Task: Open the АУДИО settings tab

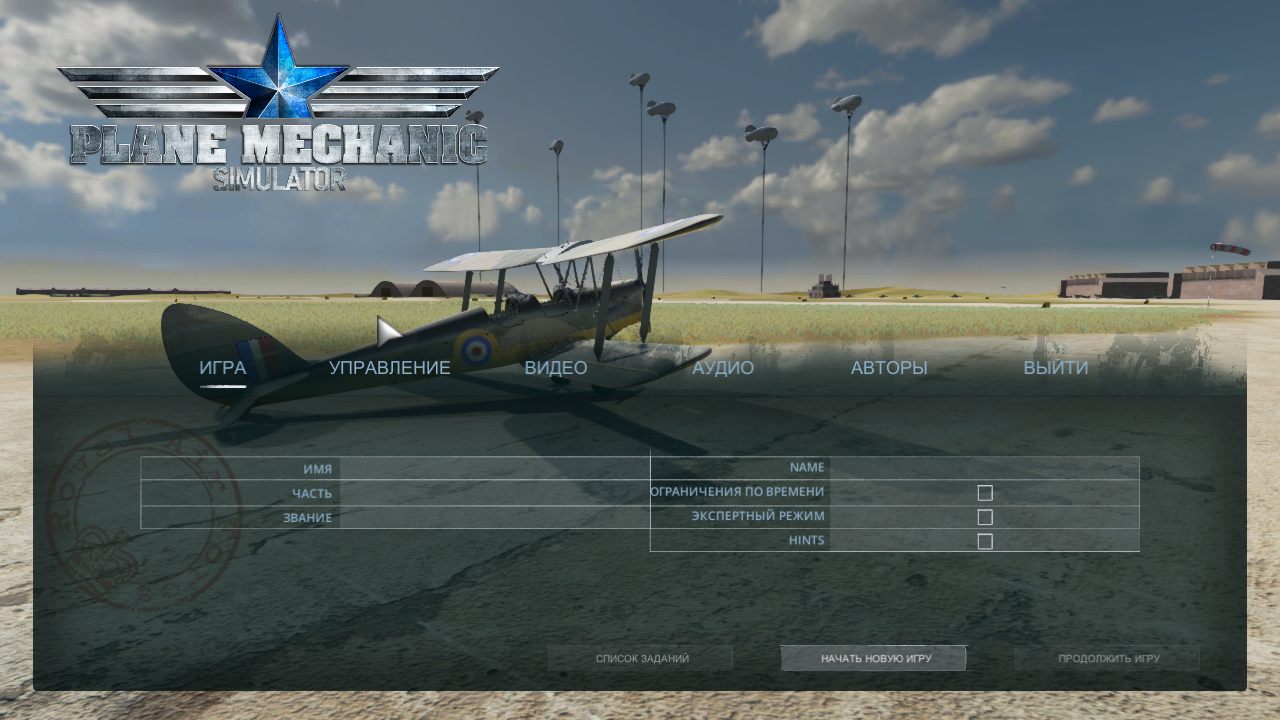Action: click(x=724, y=368)
